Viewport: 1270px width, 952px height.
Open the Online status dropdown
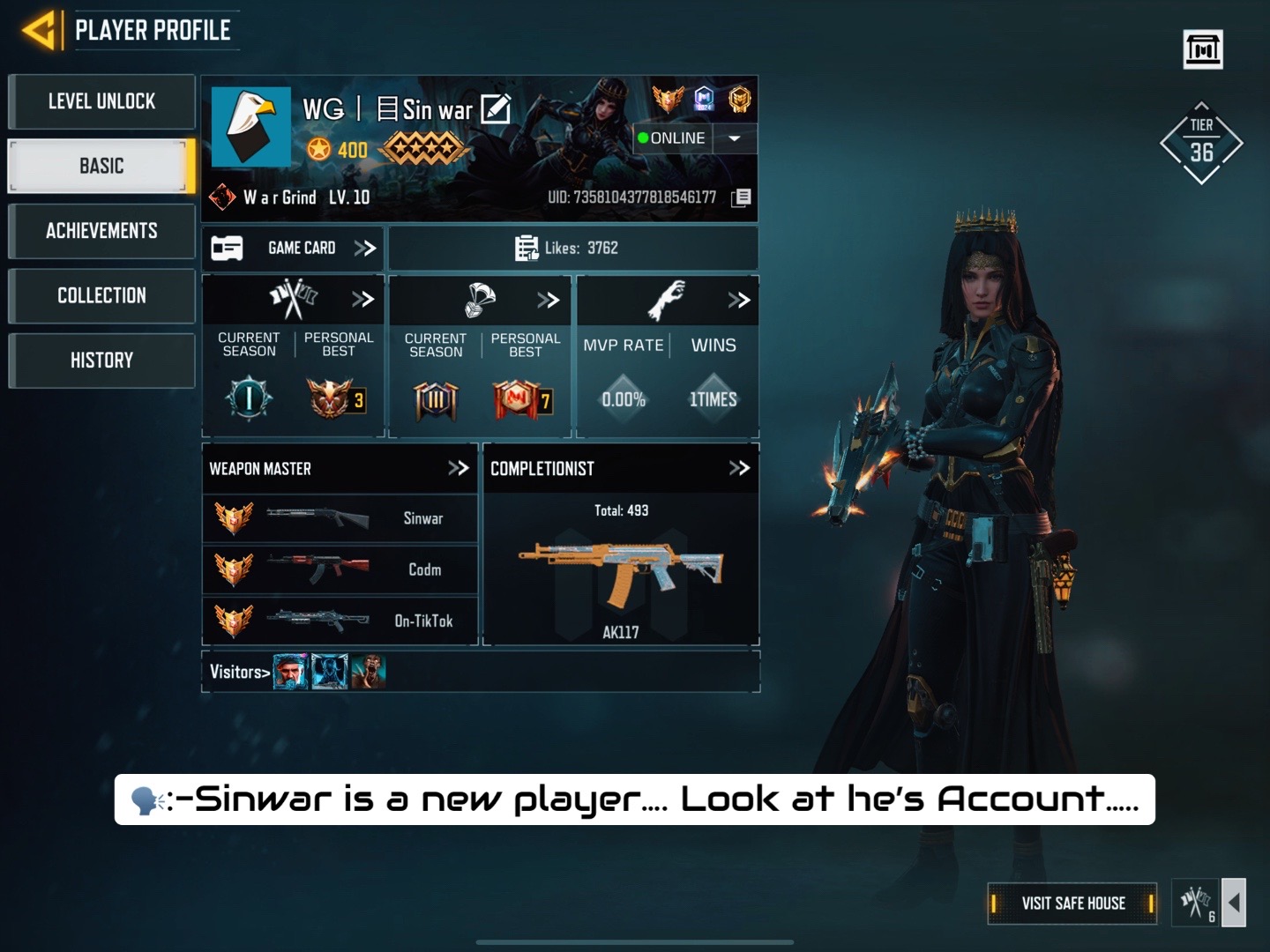(735, 138)
